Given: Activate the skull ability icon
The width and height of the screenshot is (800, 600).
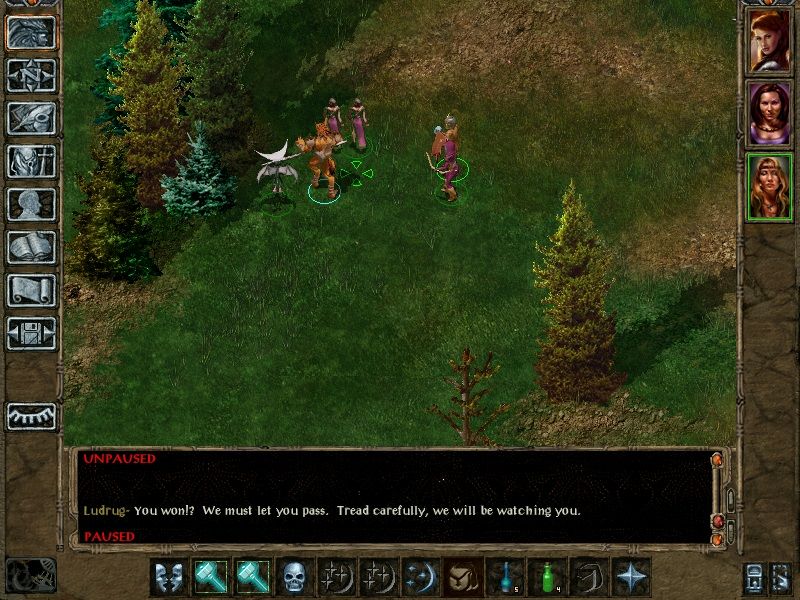Looking at the screenshot, I should point(295,577).
